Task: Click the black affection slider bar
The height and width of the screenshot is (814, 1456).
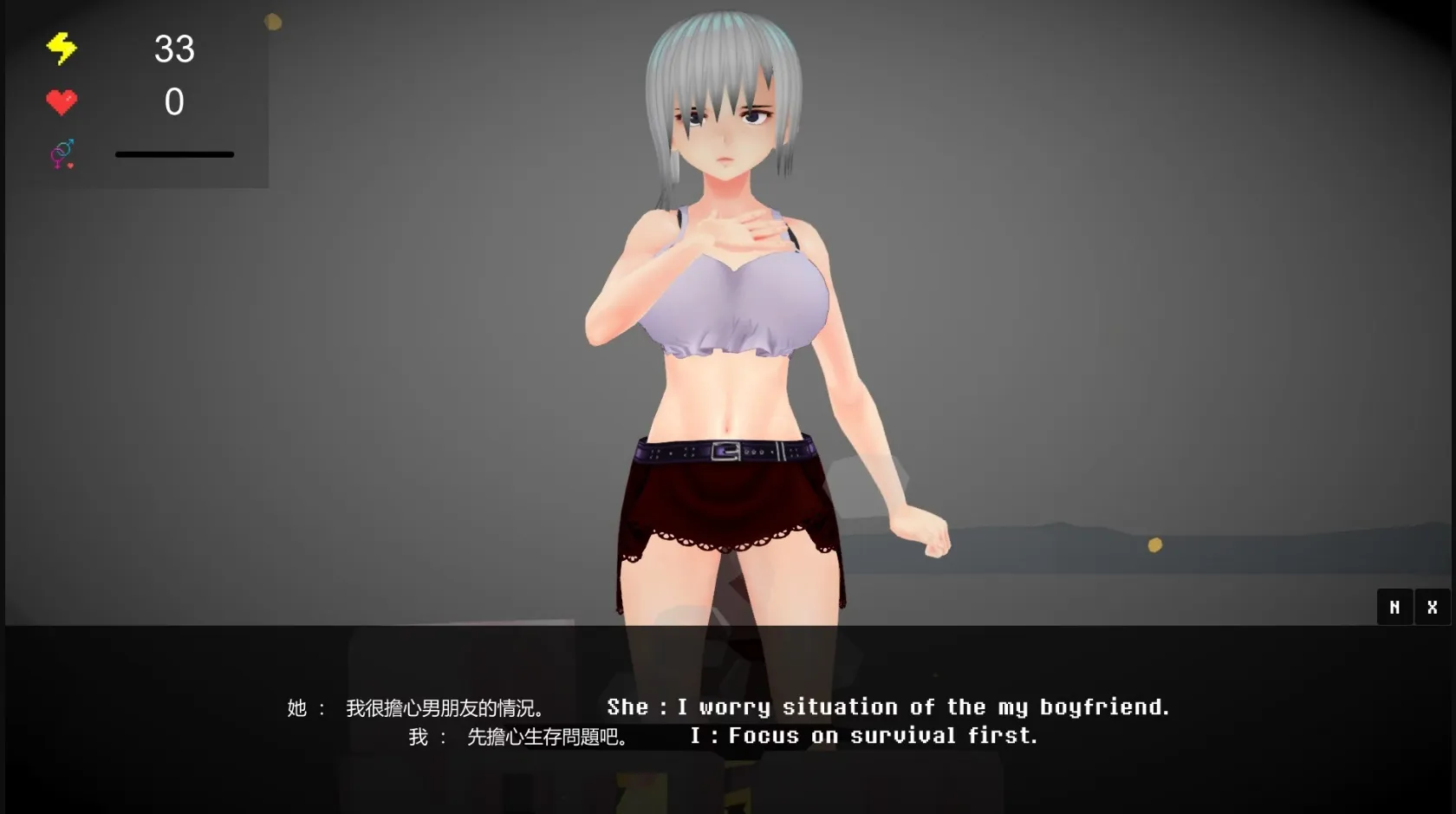Action: point(174,153)
